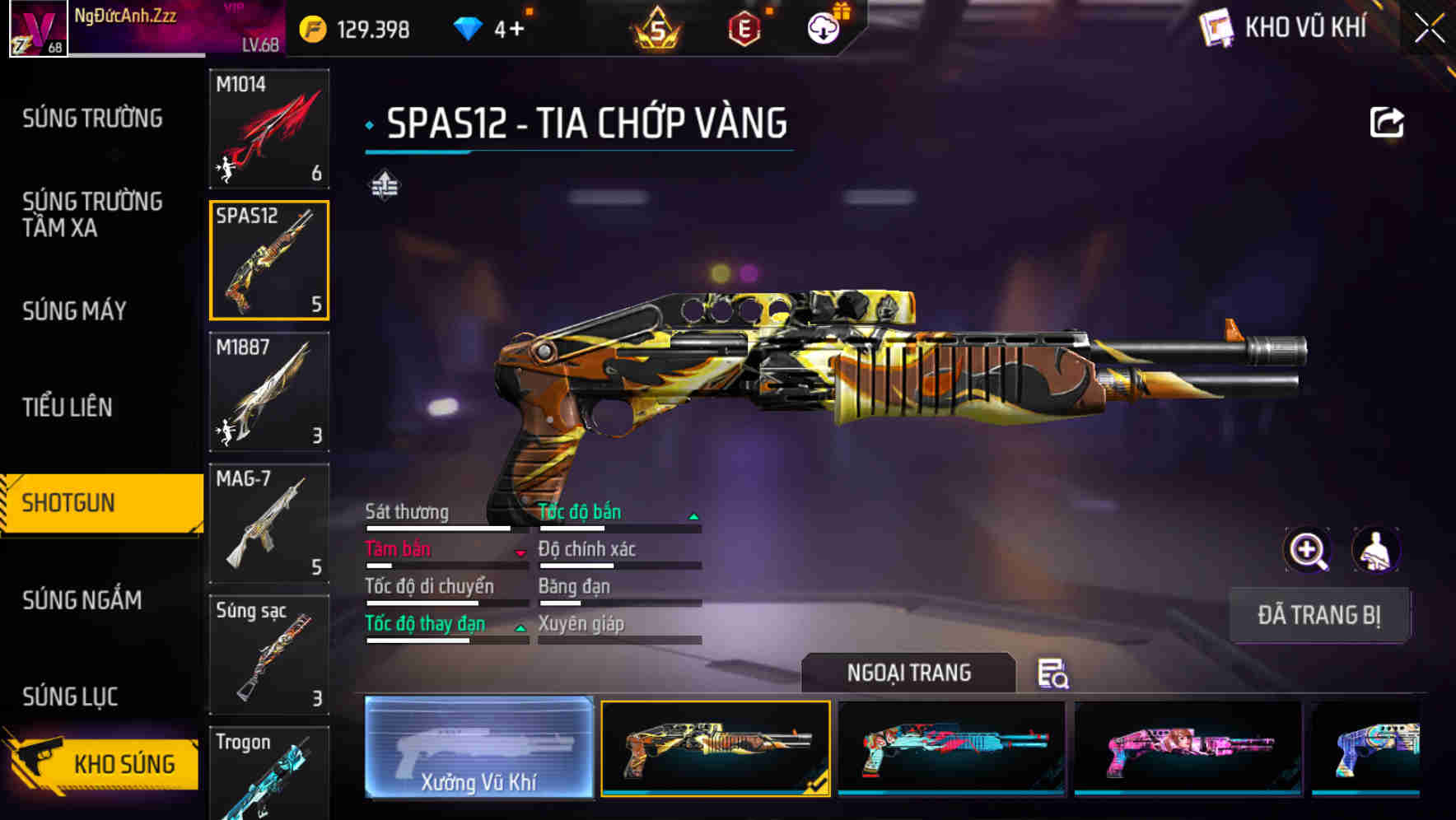Zoom in with the magnifier icon
The image size is (1456, 820).
pos(1308,550)
